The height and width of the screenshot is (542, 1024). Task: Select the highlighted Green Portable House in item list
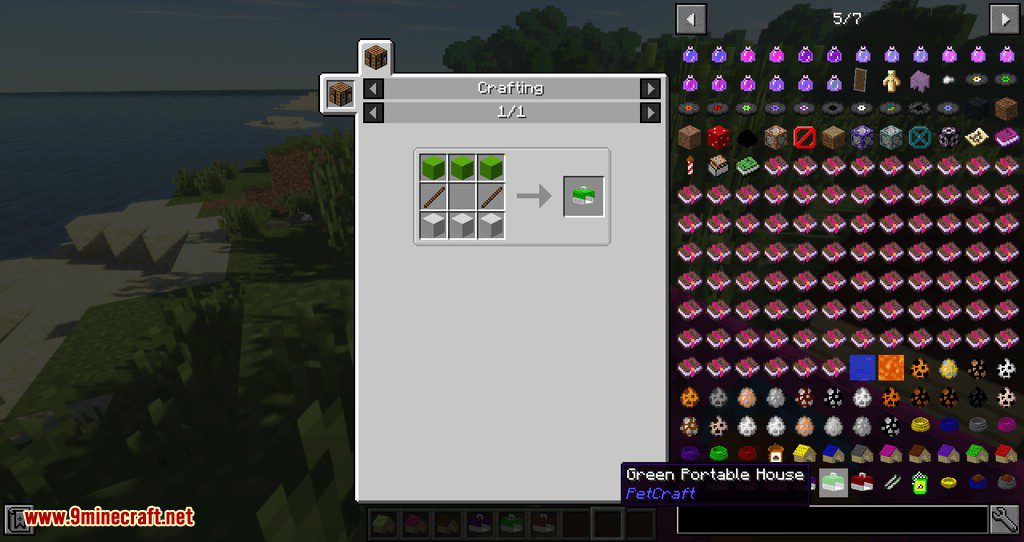(833, 483)
